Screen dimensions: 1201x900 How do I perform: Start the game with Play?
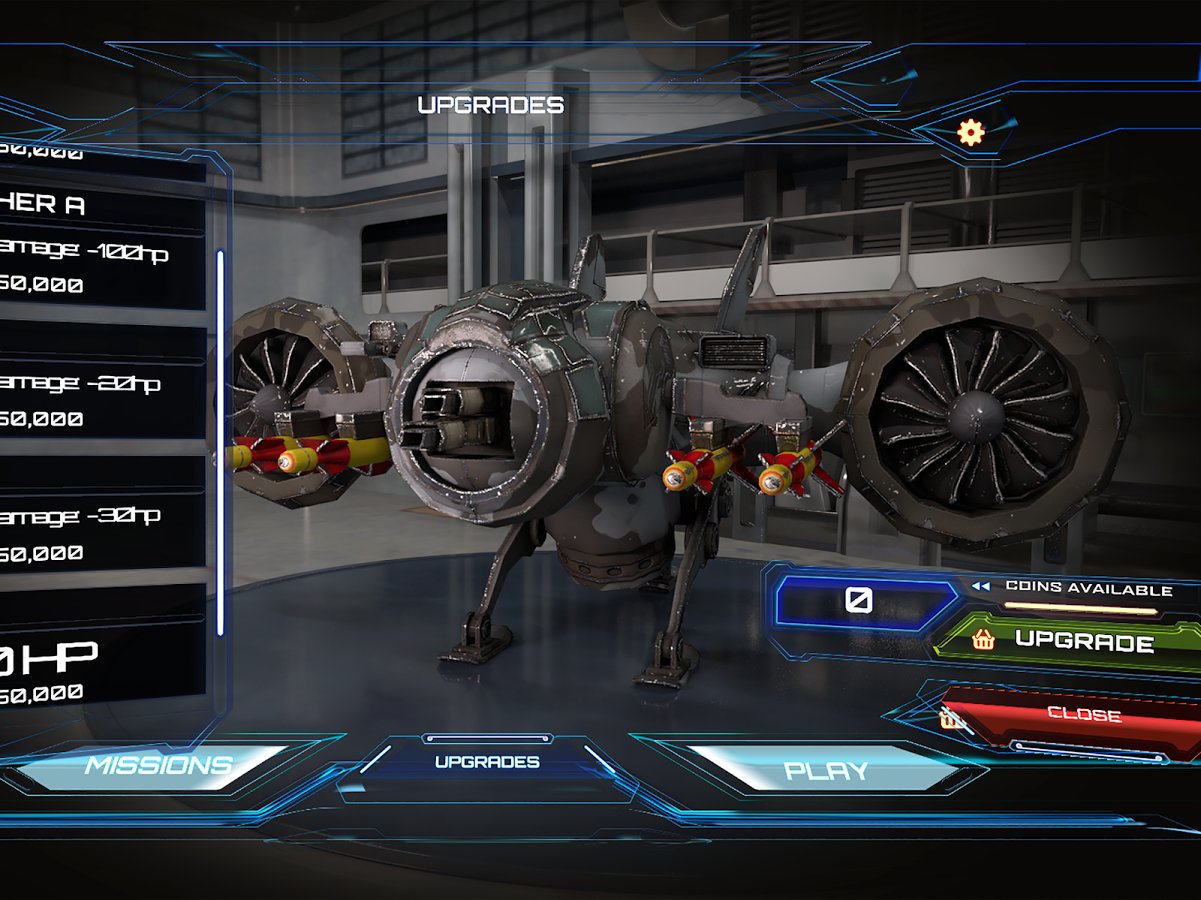point(826,770)
